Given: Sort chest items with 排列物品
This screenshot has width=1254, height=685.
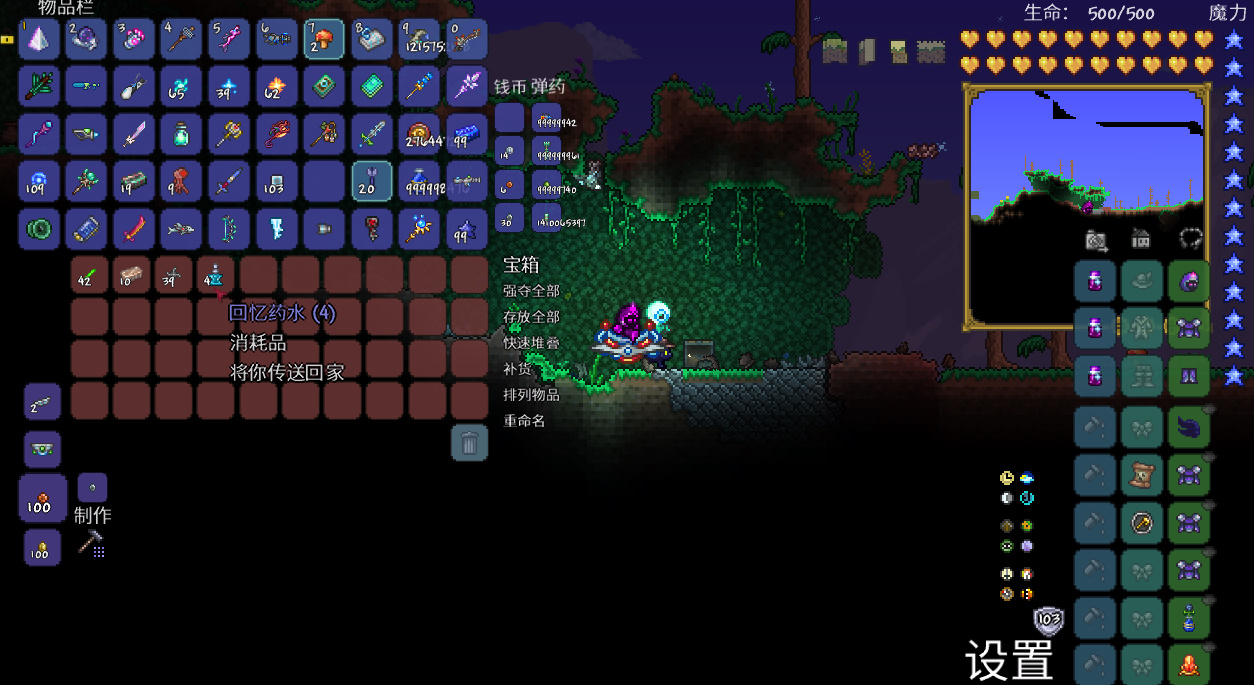Looking at the screenshot, I should 531,395.
